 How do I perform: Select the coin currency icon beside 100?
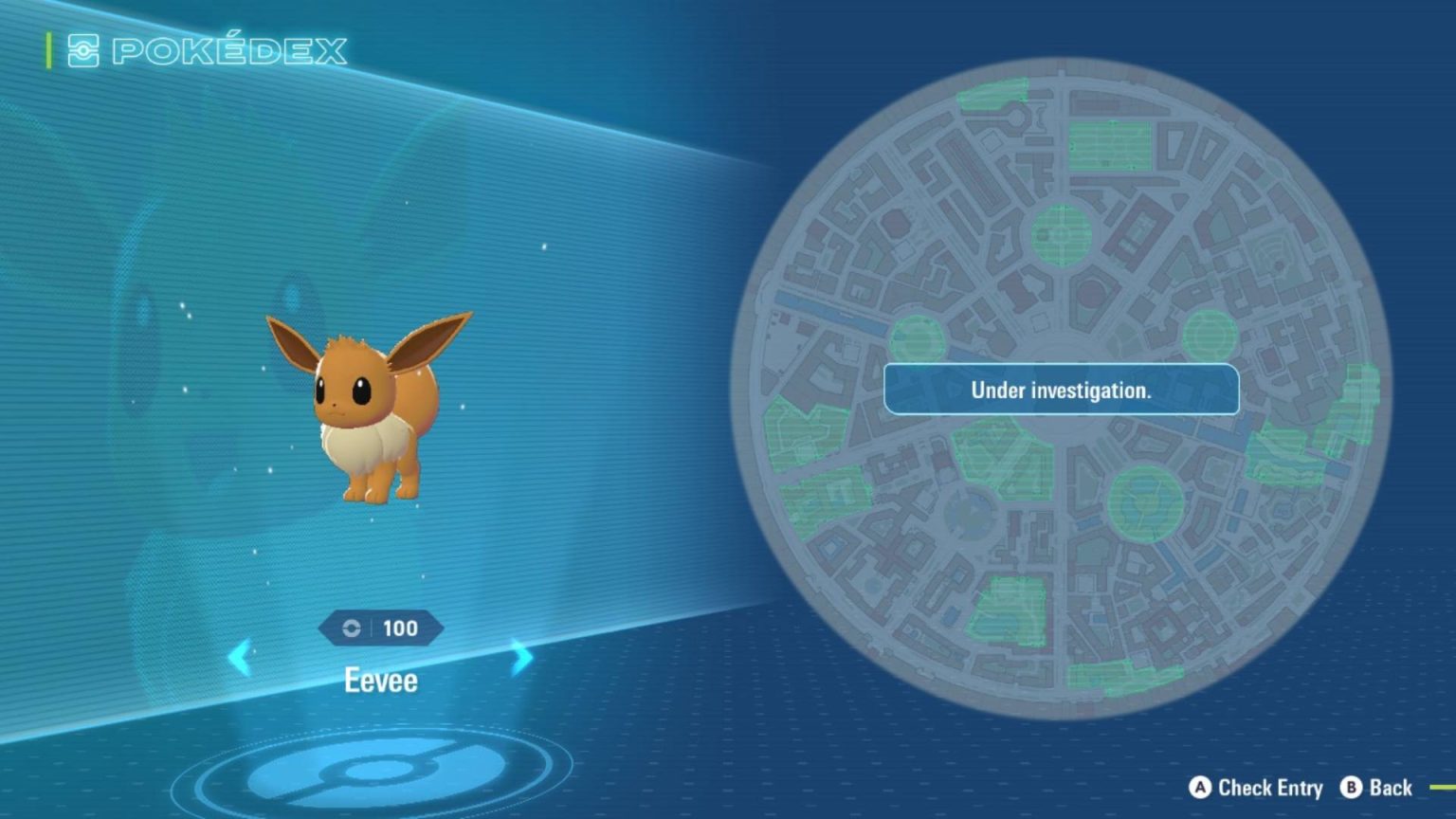(x=352, y=628)
